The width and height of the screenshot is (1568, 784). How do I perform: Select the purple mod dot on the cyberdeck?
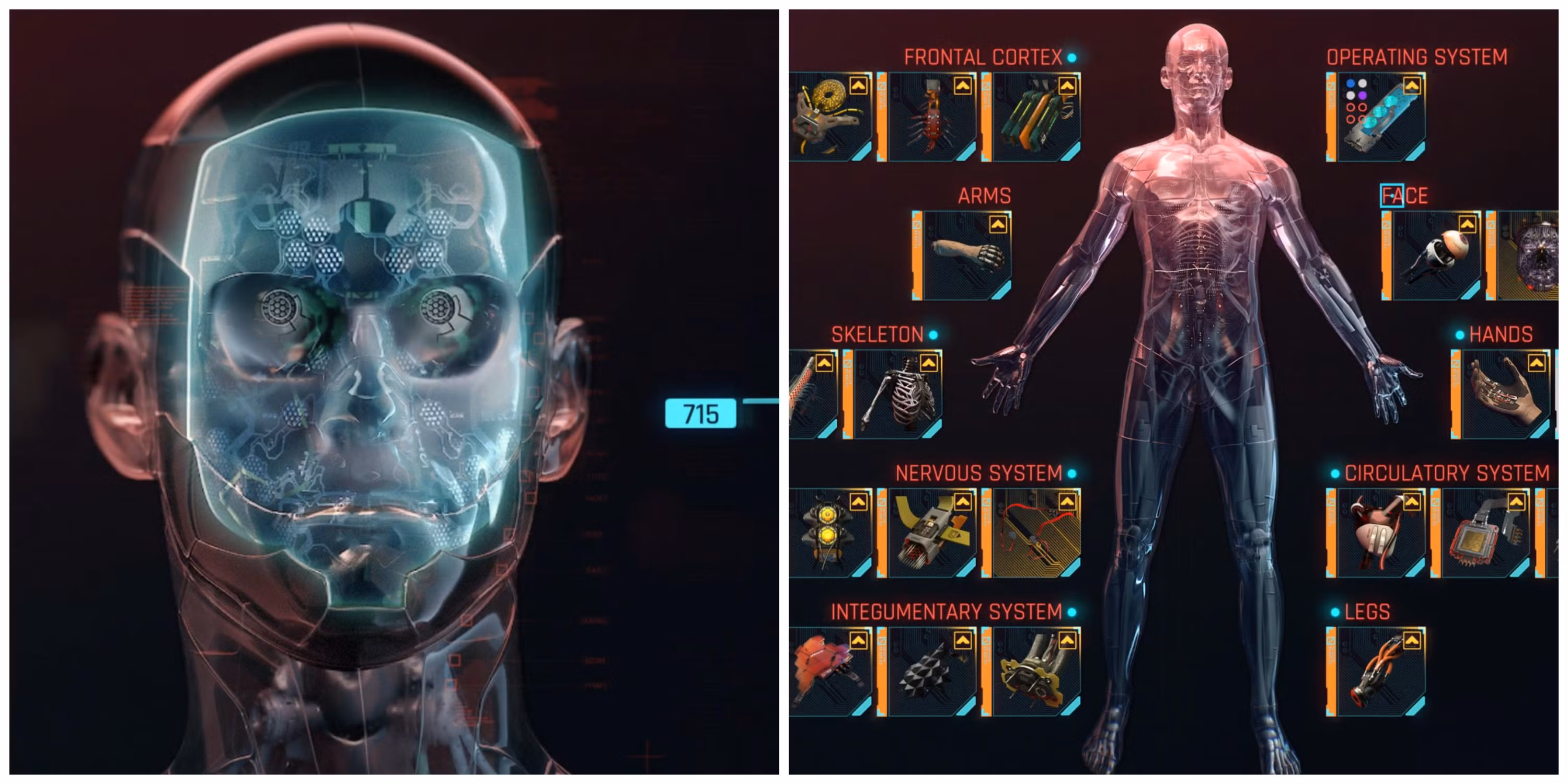pyautogui.click(x=1363, y=96)
